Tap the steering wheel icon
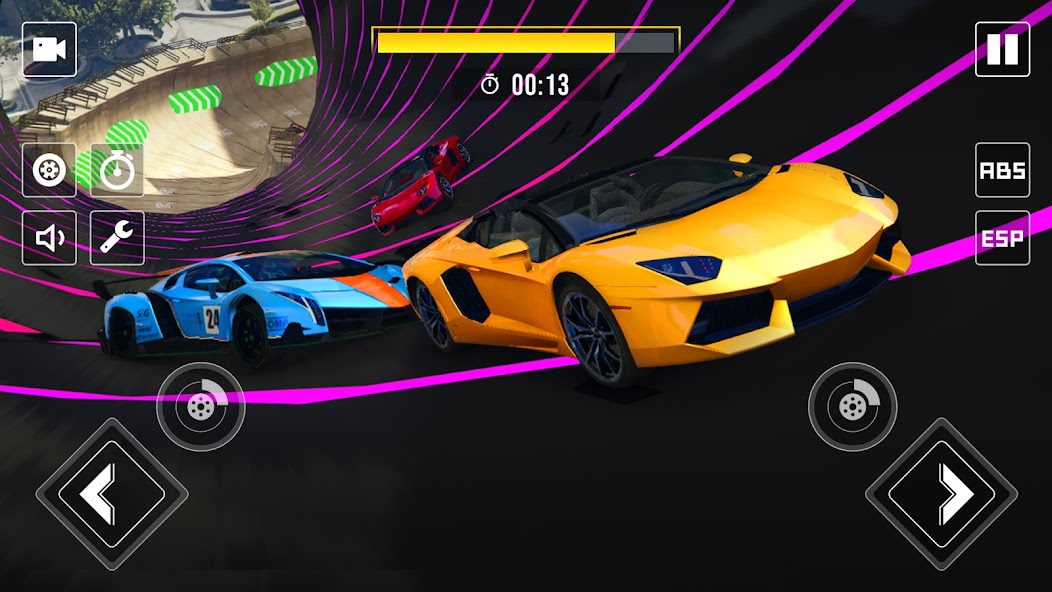 [x=49, y=170]
